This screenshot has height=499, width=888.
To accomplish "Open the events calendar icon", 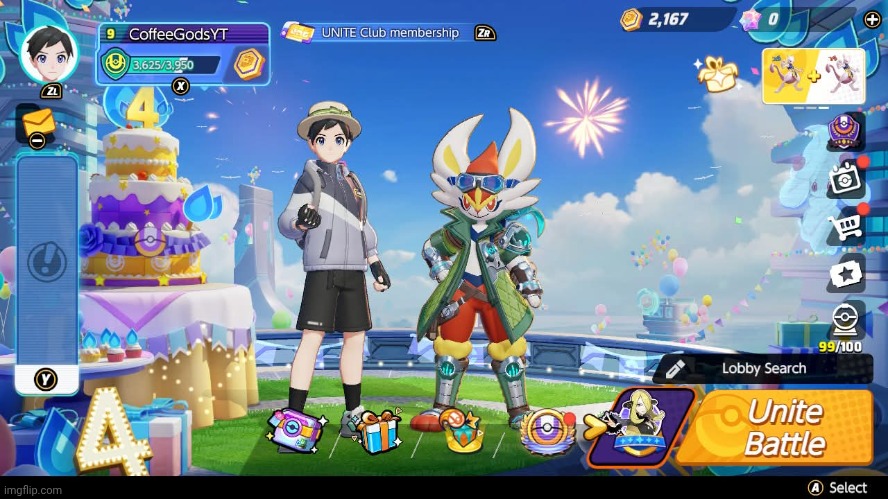I will 845,180.
